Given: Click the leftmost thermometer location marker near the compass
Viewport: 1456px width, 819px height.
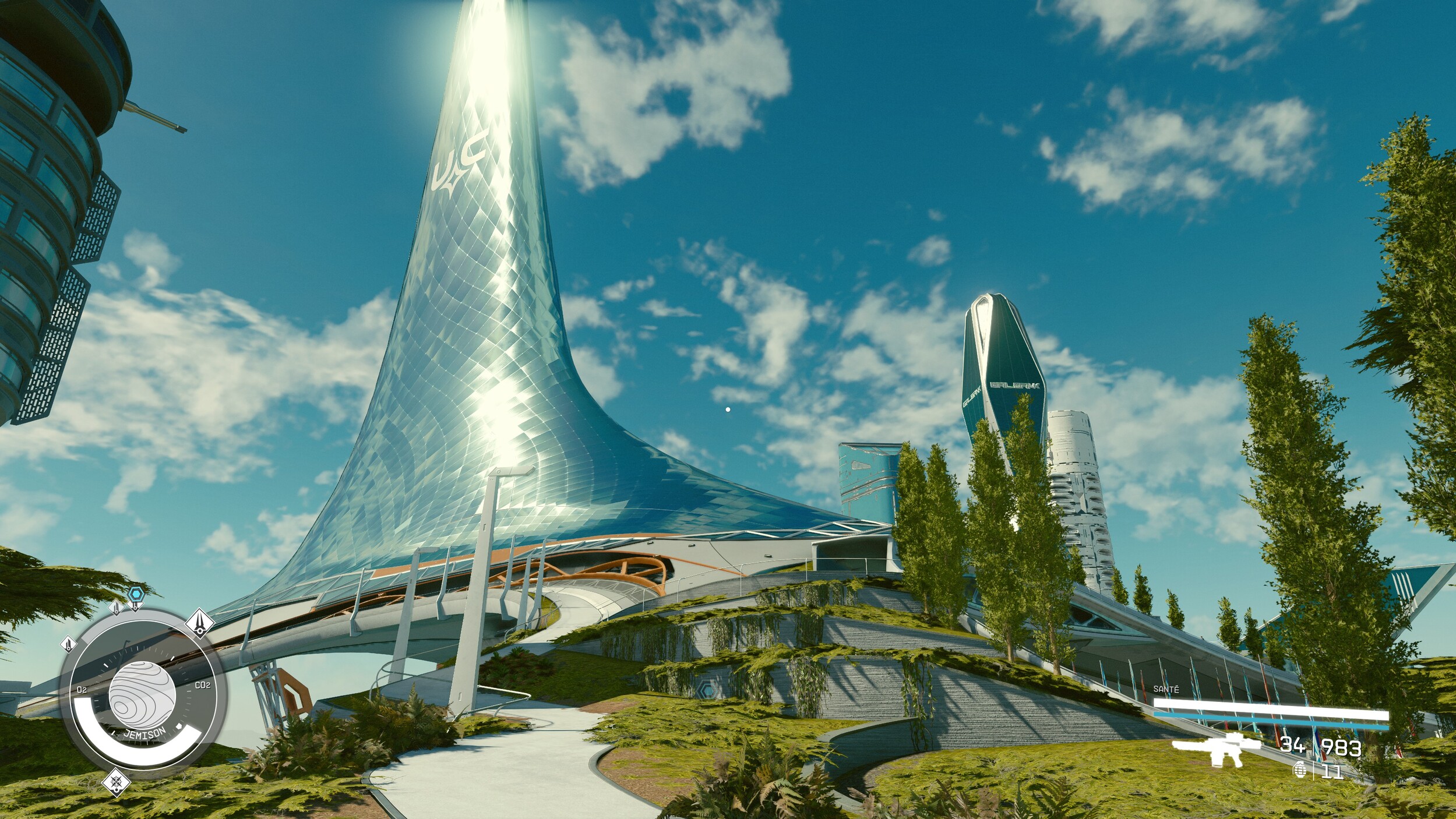Looking at the screenshot, I should 68,643.
